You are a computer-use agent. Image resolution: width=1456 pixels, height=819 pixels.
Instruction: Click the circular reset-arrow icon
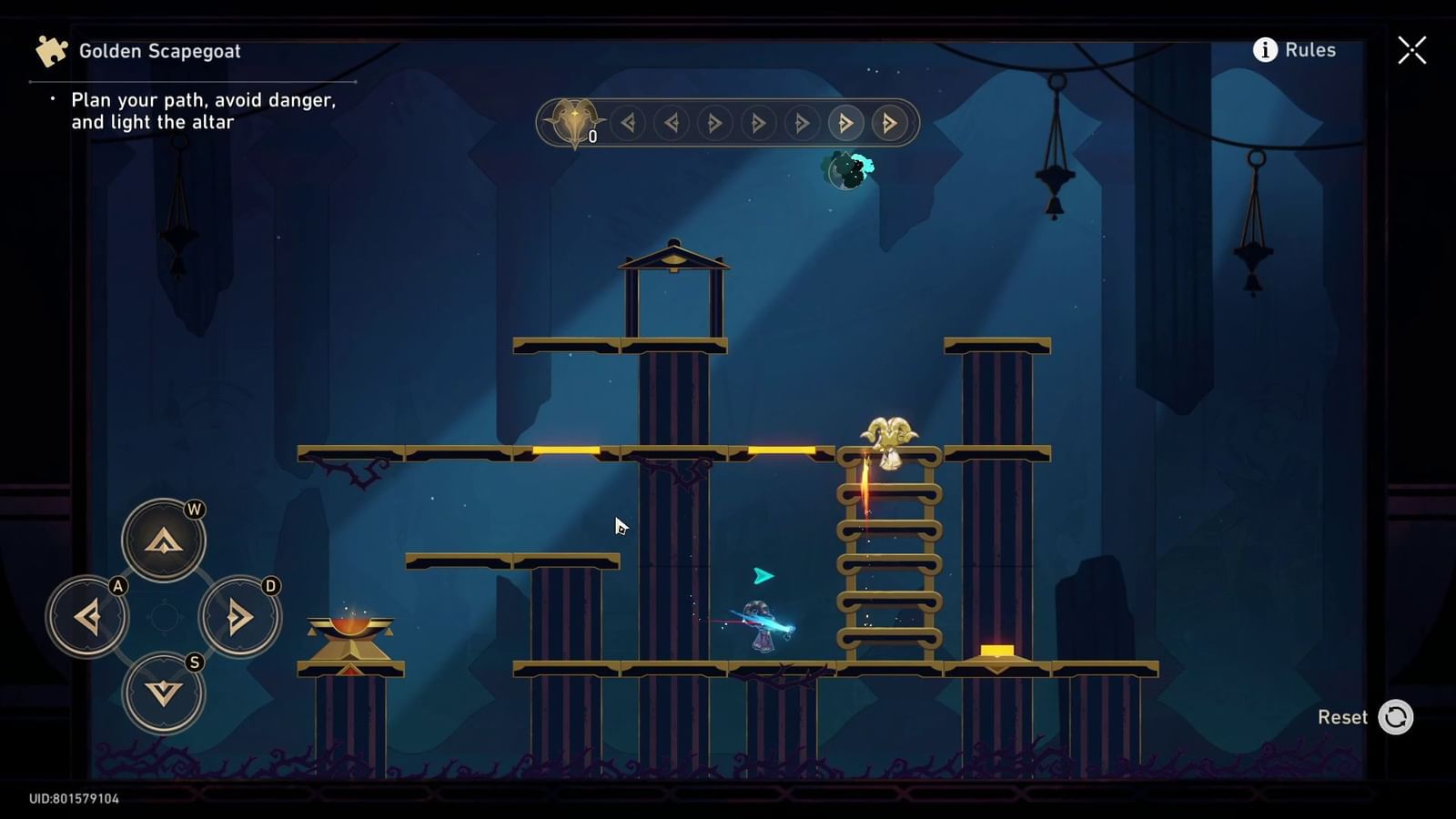[1395, 717]
